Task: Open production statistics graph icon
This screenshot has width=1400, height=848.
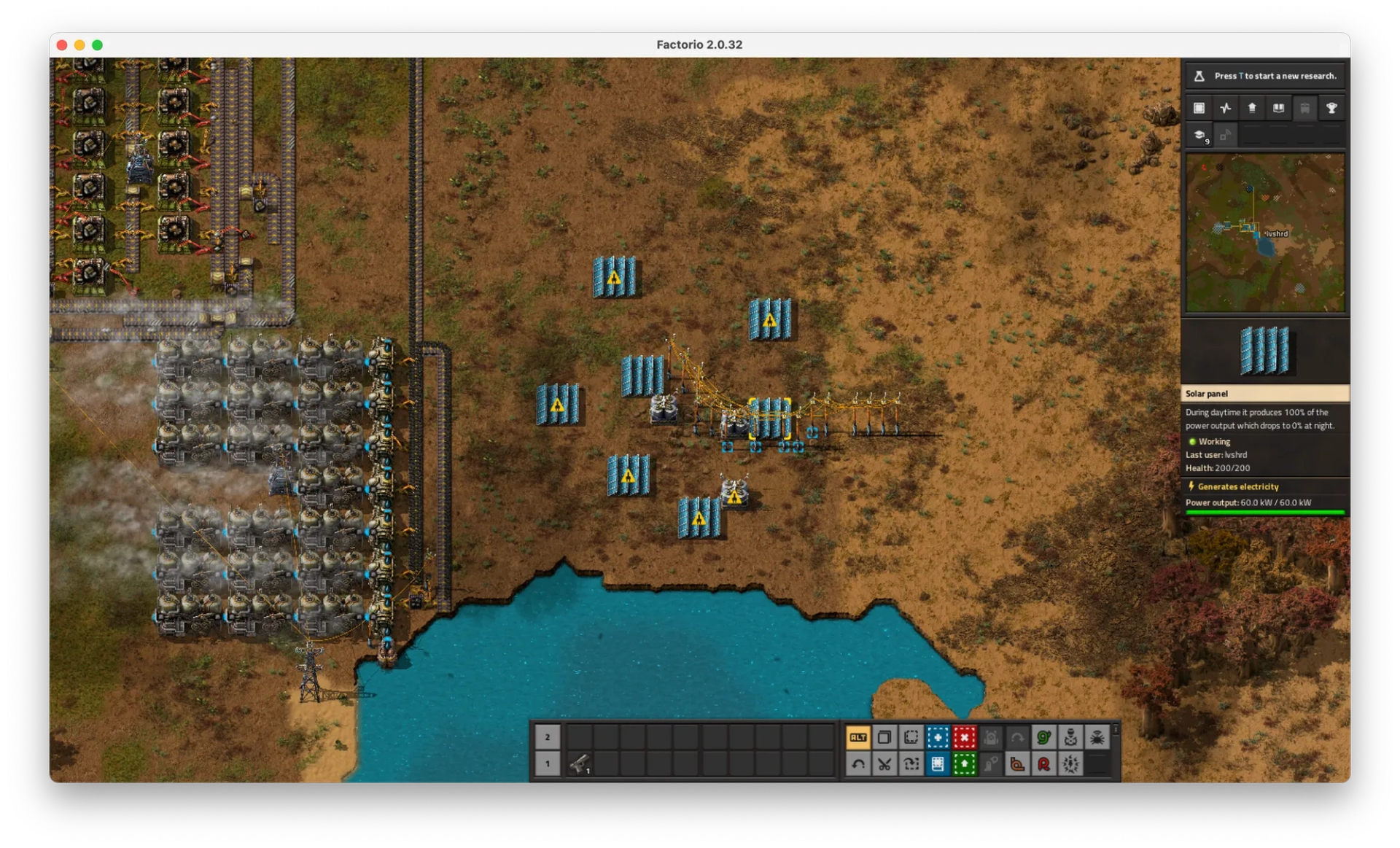Action: click(1225, 108)
